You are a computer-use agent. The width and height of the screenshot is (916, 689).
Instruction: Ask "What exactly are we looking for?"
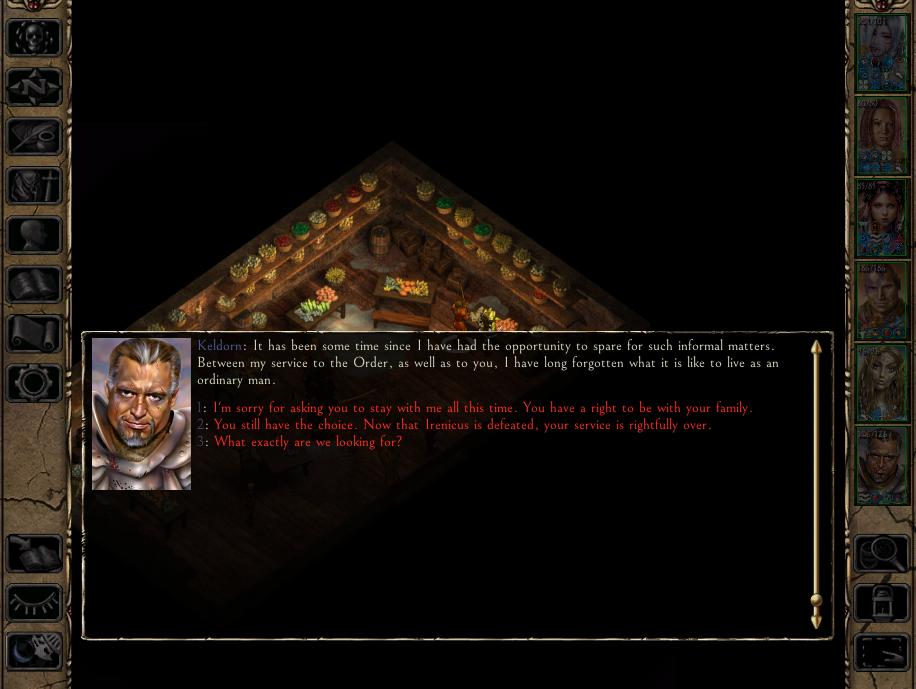pyautogui.click(x=308, y=441)
